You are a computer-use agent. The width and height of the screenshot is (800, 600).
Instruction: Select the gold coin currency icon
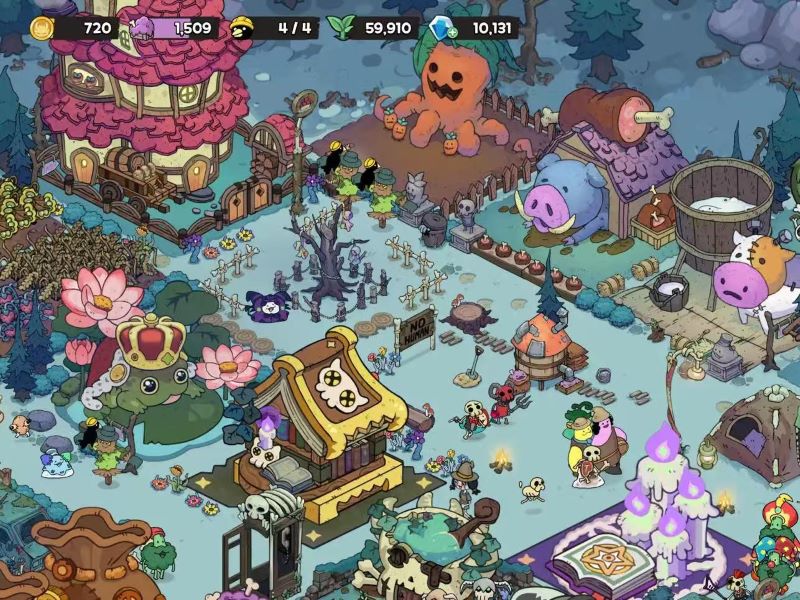click(41, 28)
